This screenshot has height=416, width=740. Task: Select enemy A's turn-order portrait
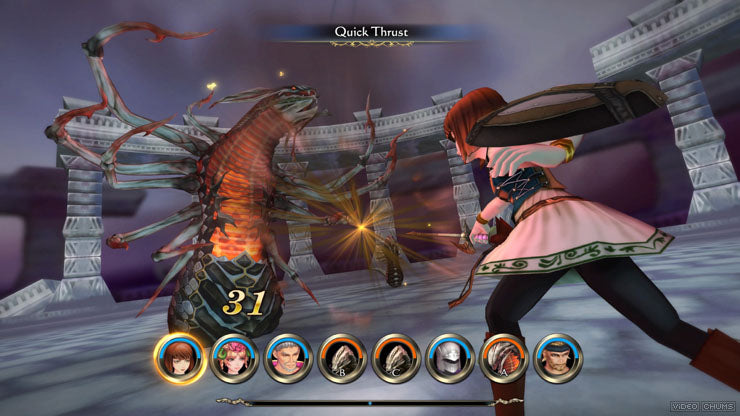tap(504, 358)
